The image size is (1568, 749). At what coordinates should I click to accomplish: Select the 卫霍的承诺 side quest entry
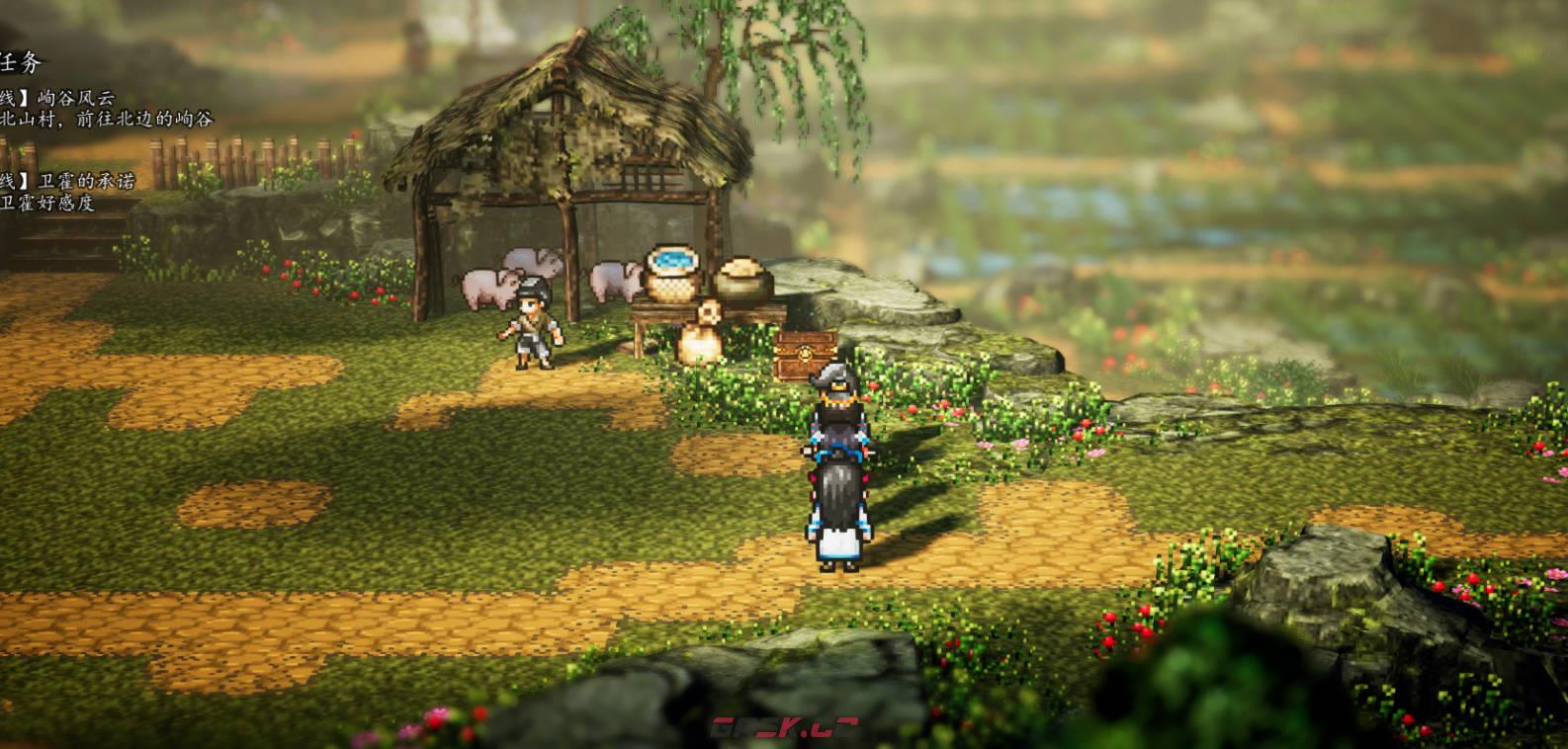tap(85, 181)
